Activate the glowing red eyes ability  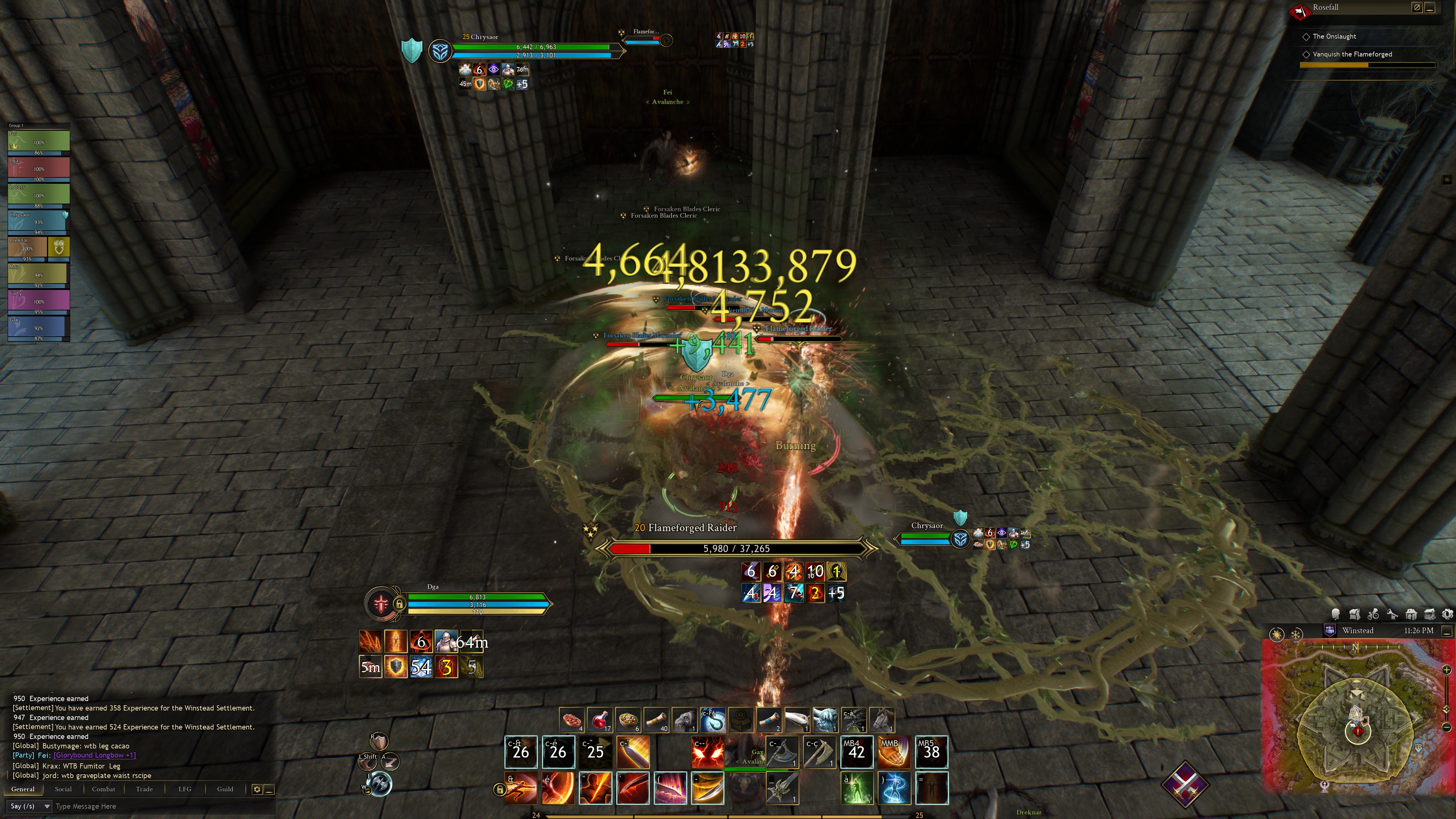[707, 752]
